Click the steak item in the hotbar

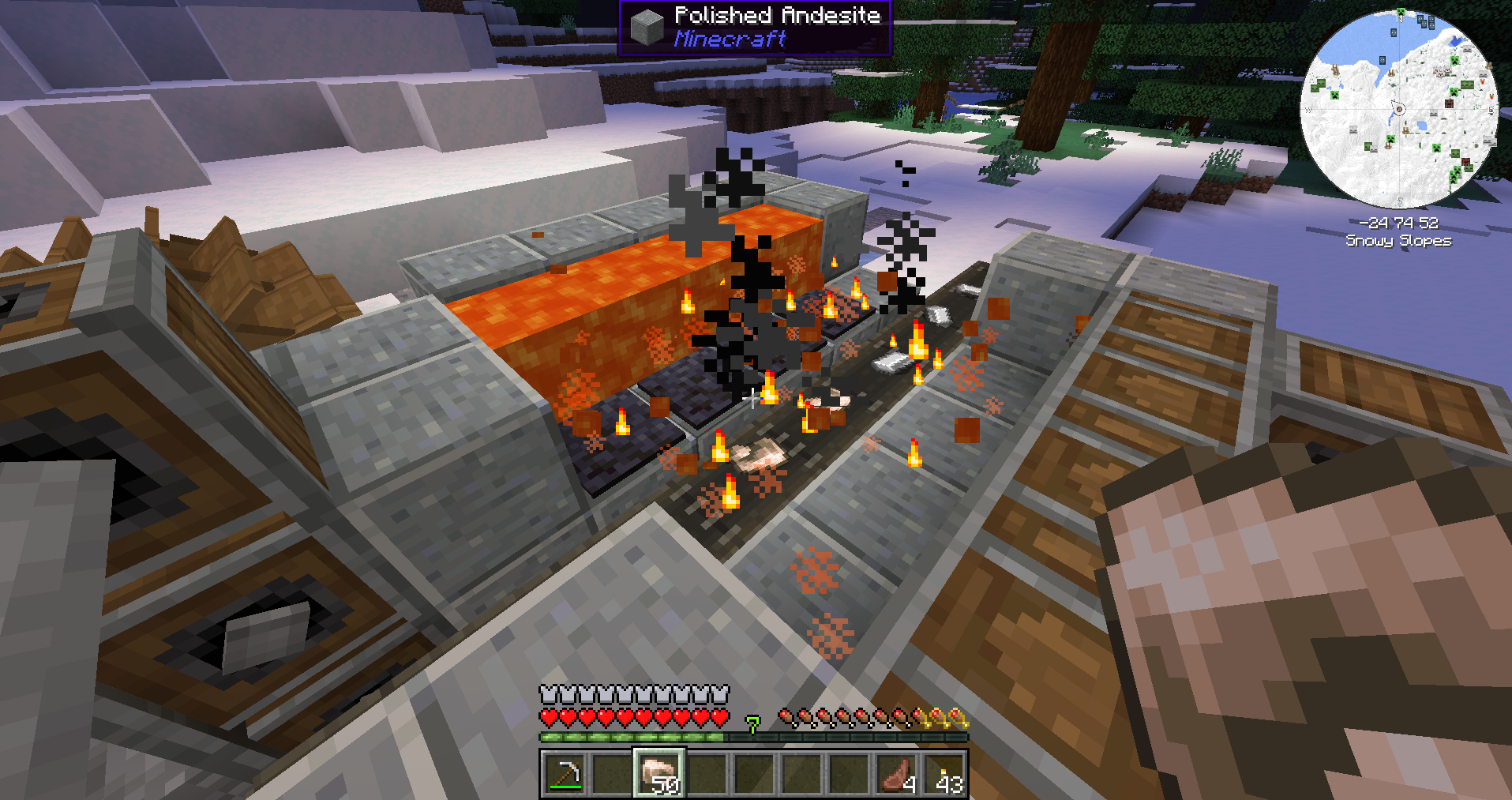[x=897, y=776]
